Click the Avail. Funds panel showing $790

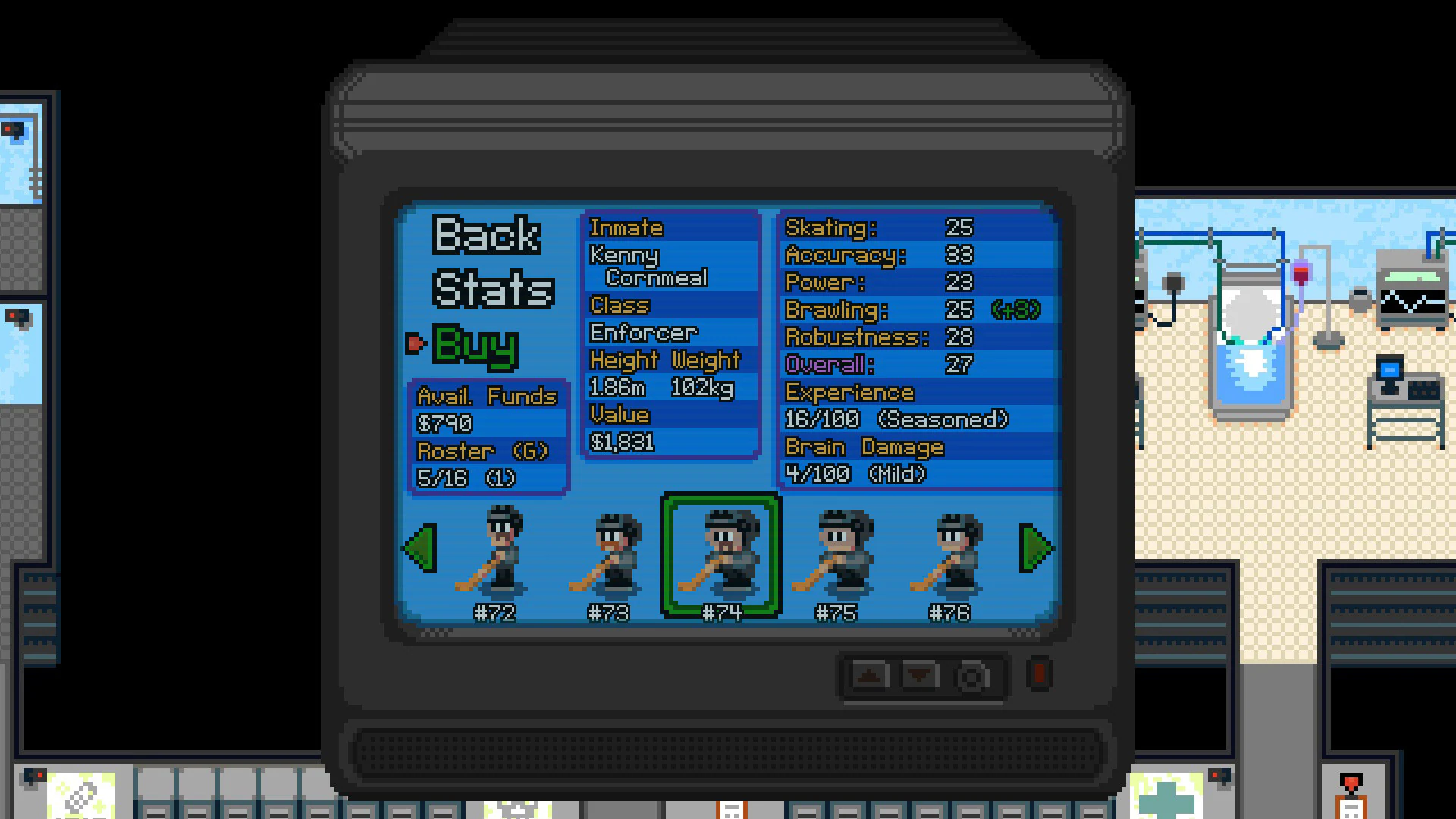[x=489, y=409]
